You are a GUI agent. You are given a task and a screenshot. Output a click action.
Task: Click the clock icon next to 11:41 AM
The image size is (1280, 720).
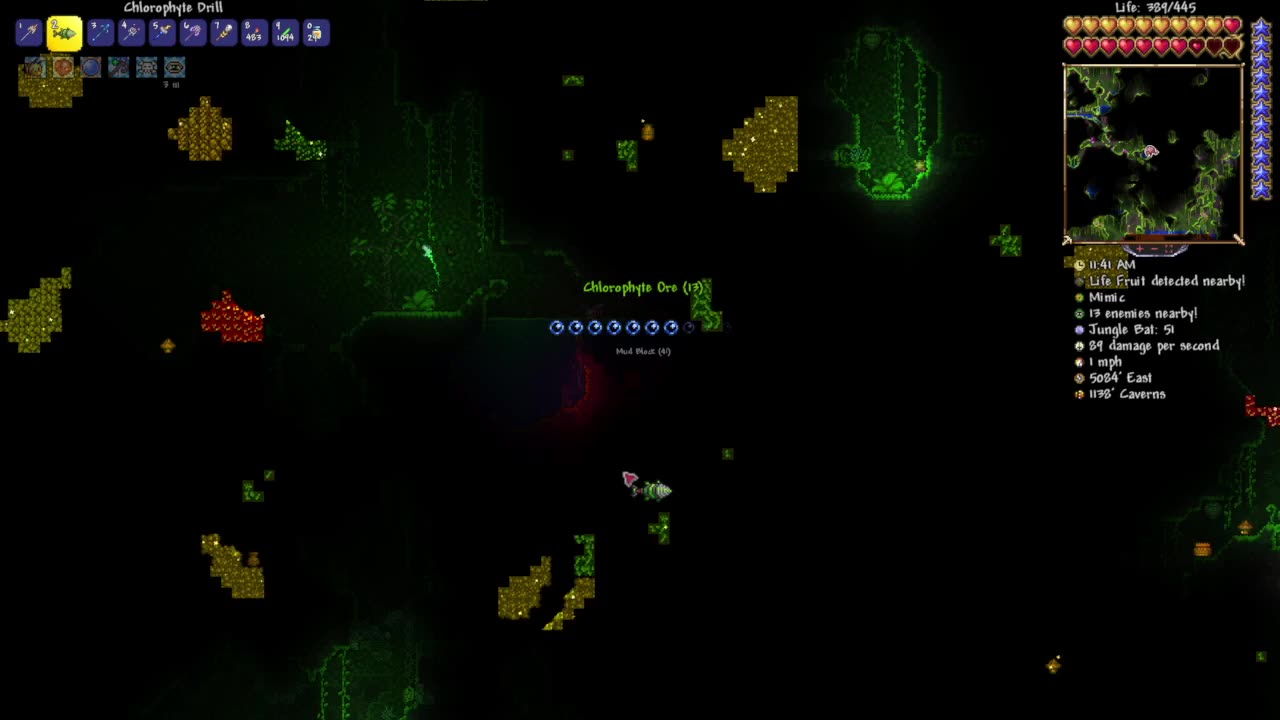[1079, 264]
